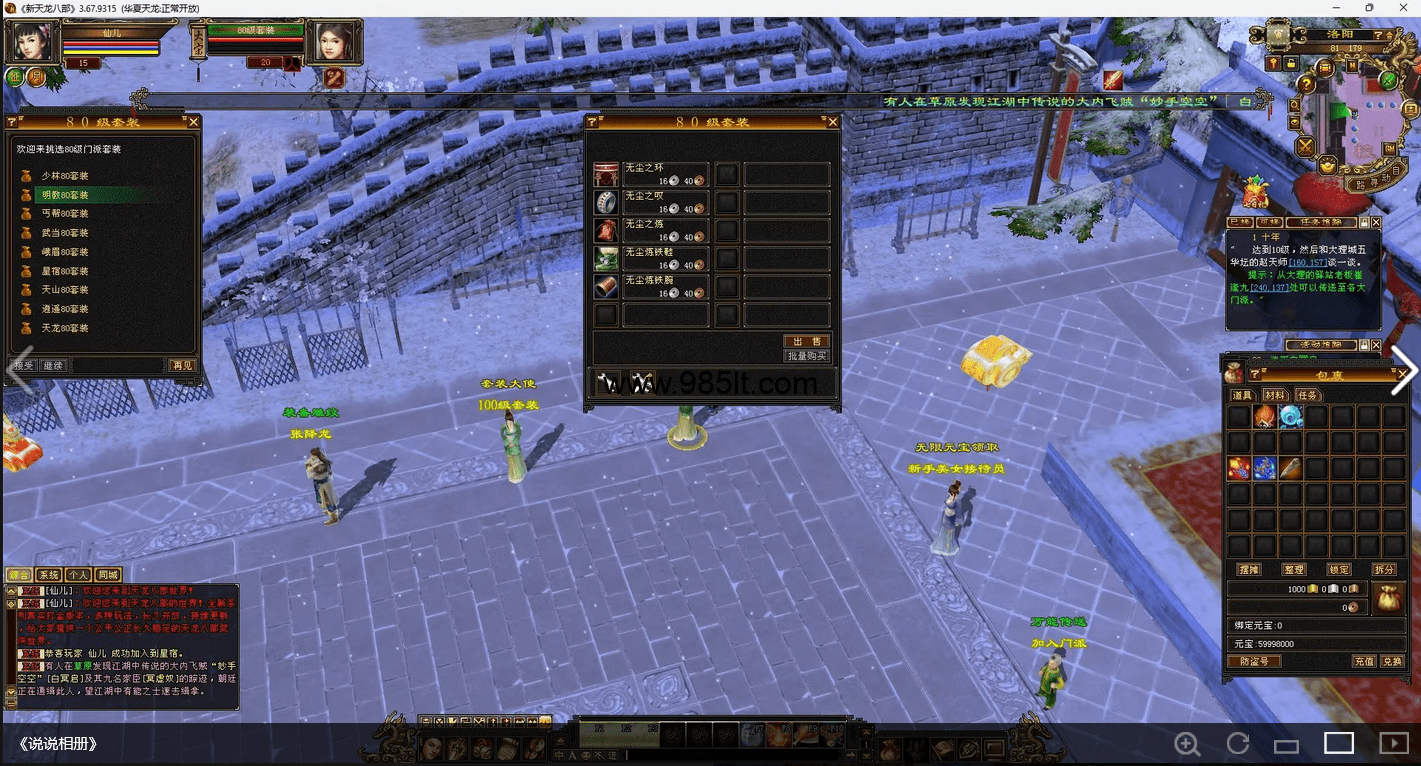Image resolution: width=1421 pixels, height=766 pixels.
Task: Choose the 天龙80套装 entry
Action: 65,328
